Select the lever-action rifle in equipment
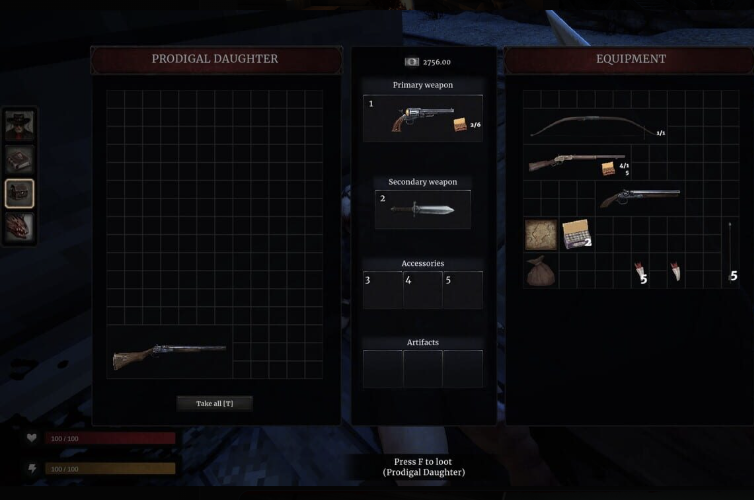754x500 pixels. tap(575, 162)
